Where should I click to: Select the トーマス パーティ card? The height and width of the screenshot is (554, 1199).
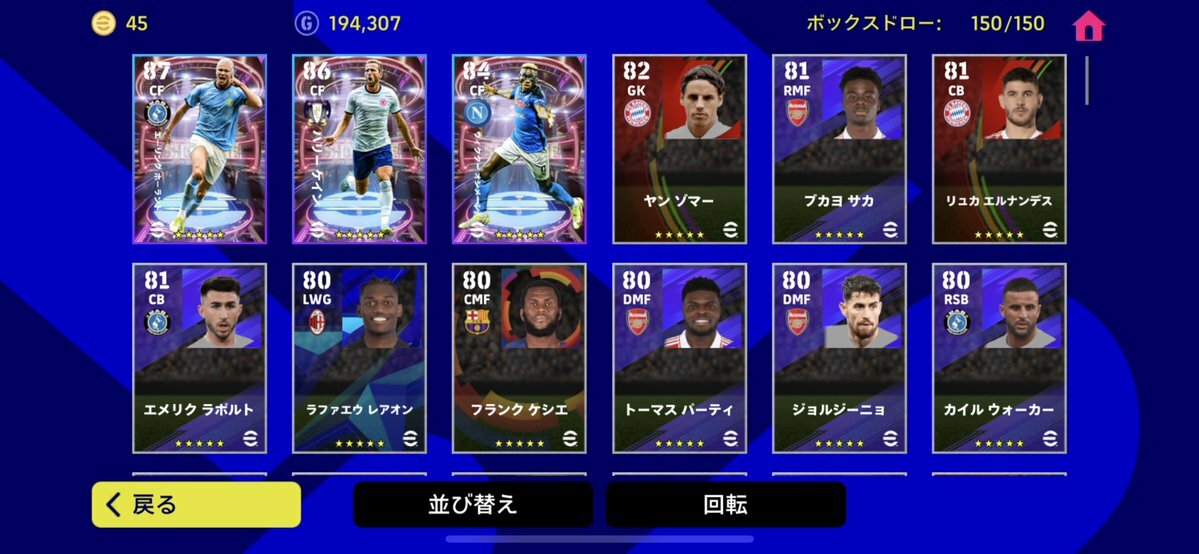click(679, 358)
